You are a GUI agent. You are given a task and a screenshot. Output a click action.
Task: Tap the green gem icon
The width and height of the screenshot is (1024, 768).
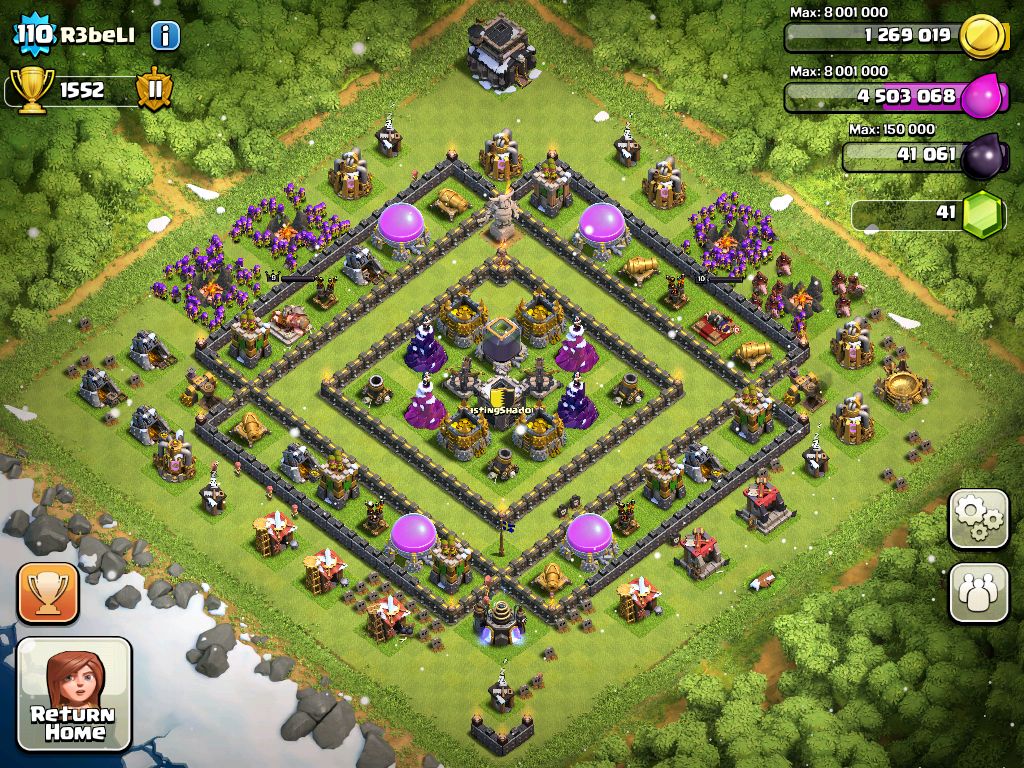(982, 214)
